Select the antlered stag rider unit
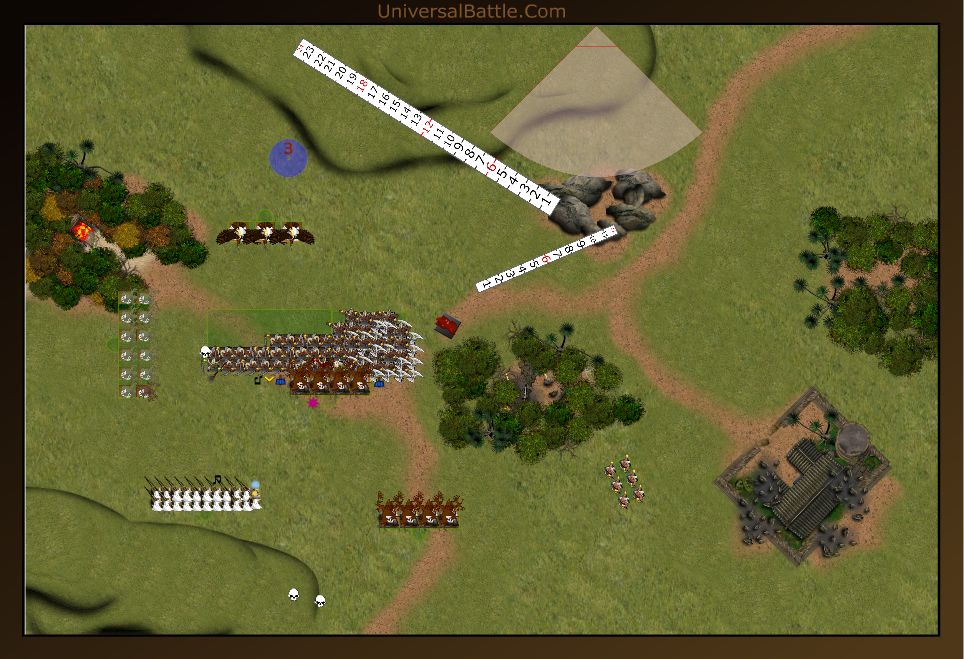Image resolution: width=964 pixels, height=659 pixels. click(x=420, y=510)
